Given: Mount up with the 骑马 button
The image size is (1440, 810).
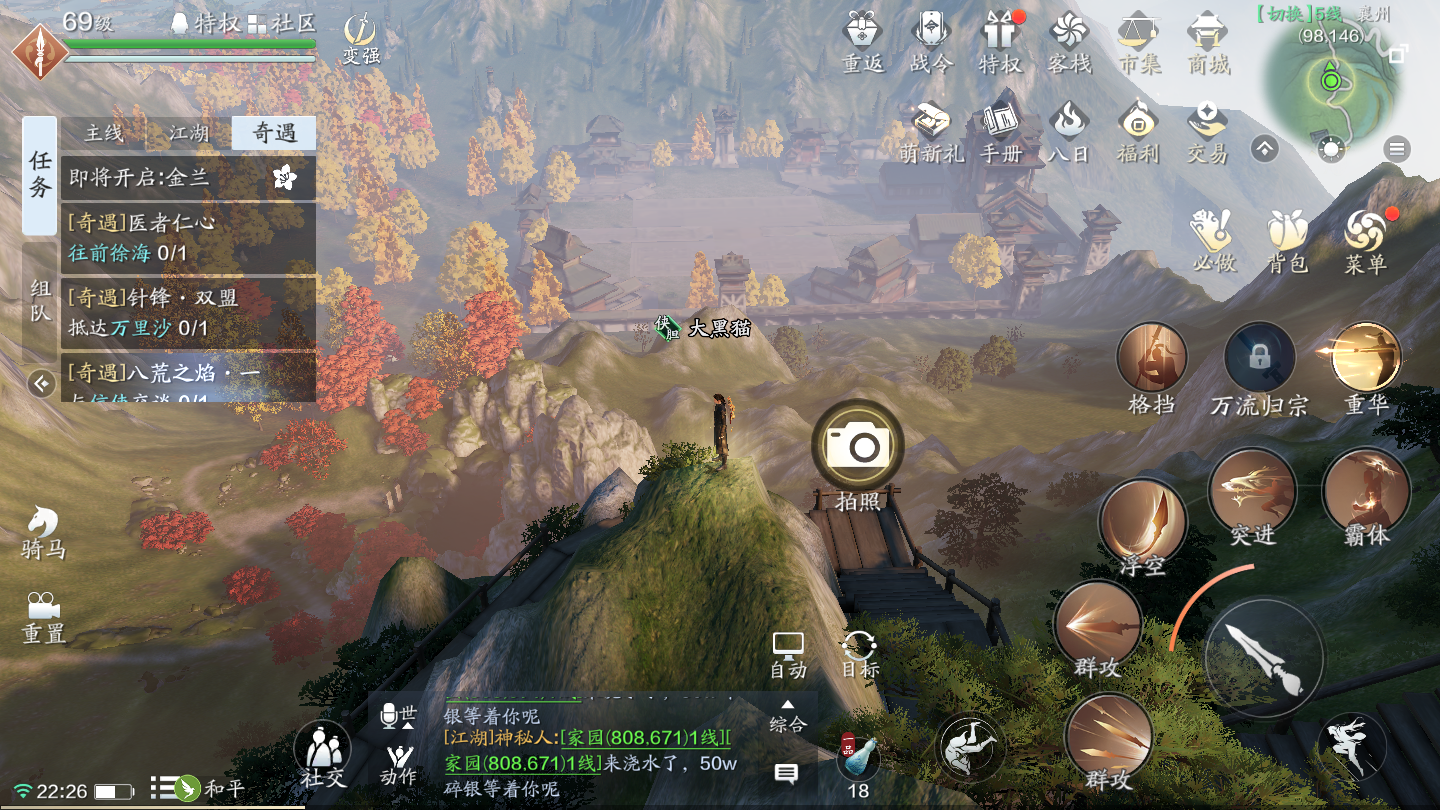Looking at the screenshot, I should tap(42, 530).
